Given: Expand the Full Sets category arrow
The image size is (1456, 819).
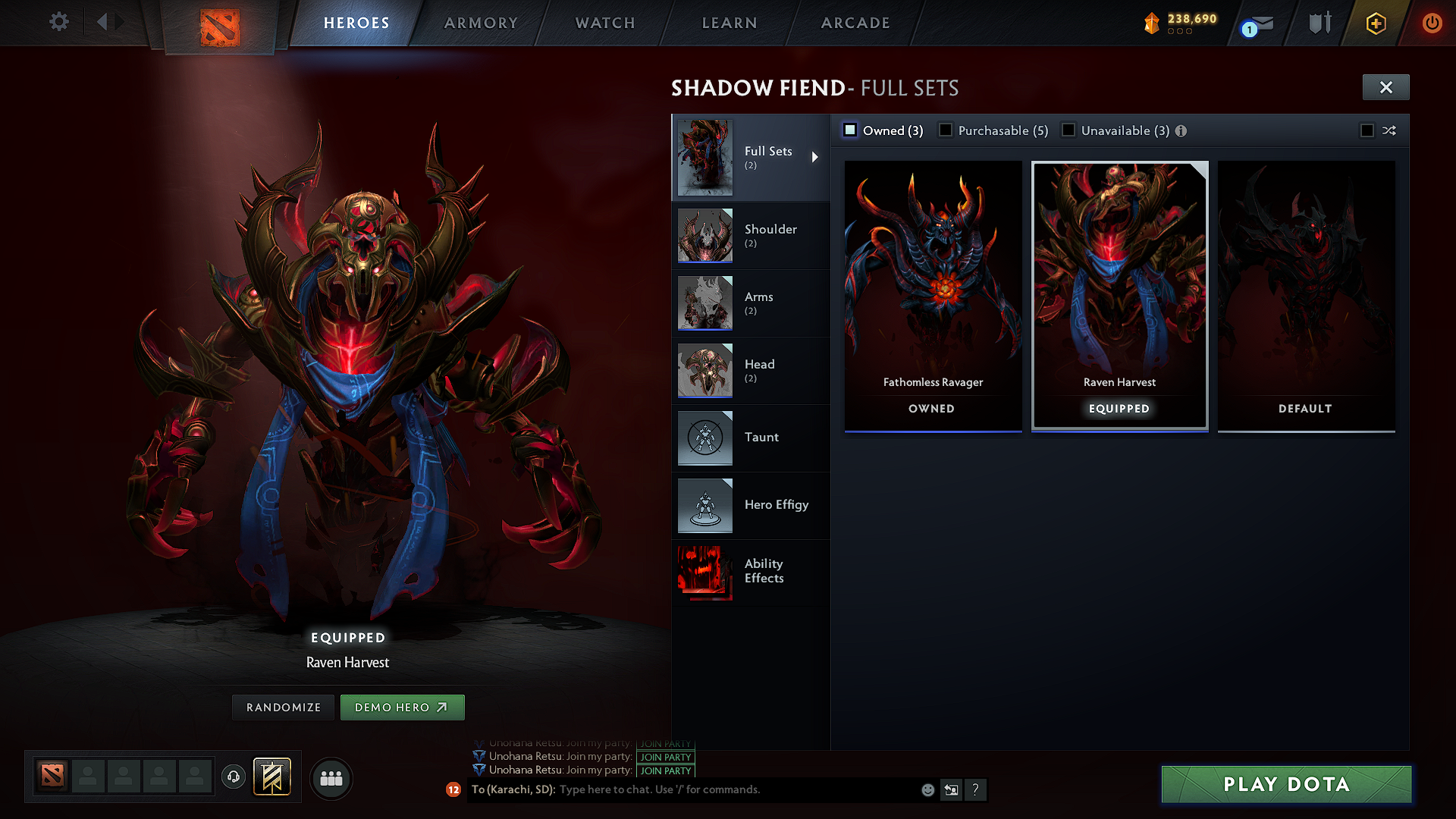Looking at the screenshot, I should tap(817, 157).
